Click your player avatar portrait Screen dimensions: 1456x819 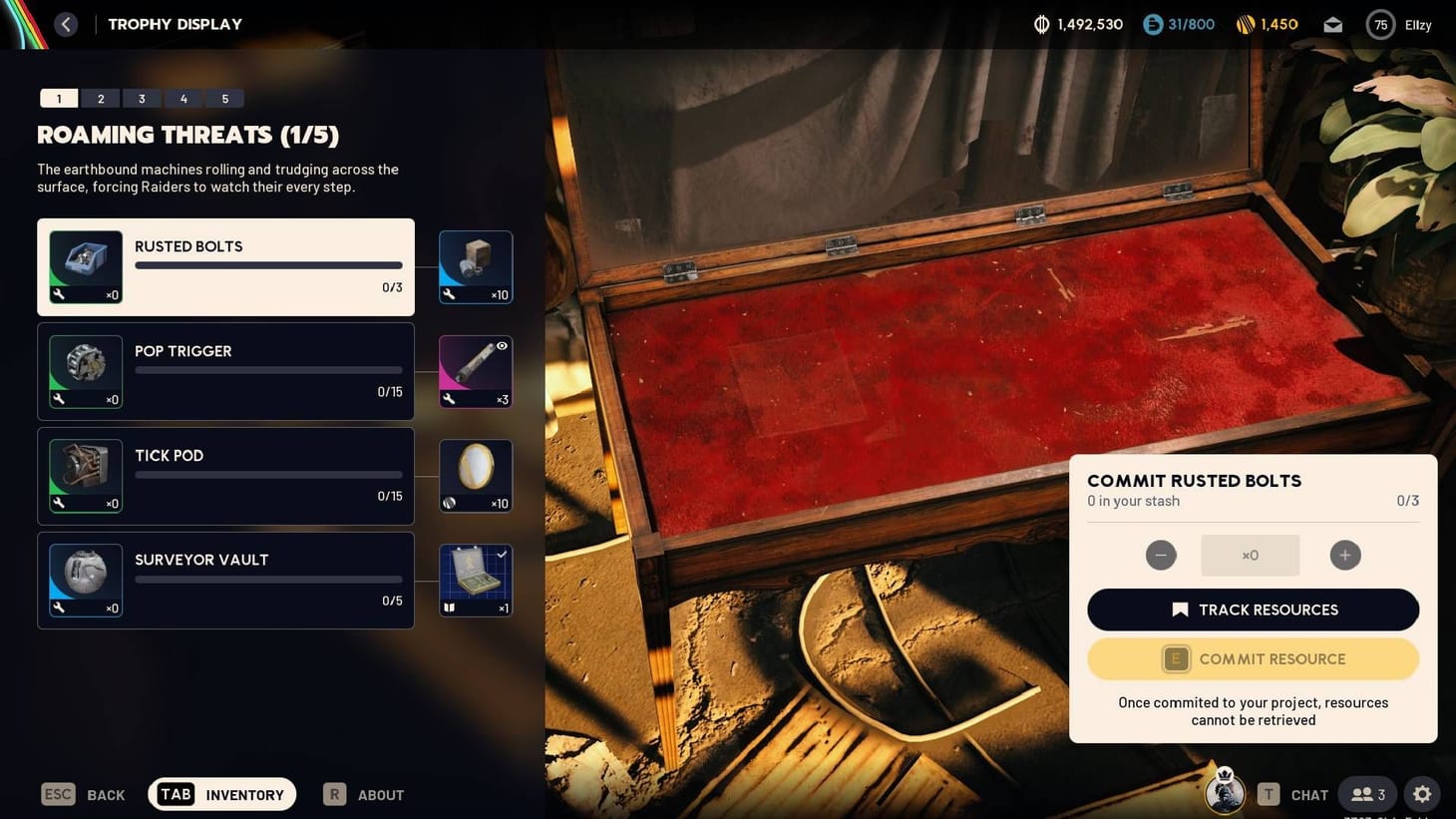(1225, 793)
